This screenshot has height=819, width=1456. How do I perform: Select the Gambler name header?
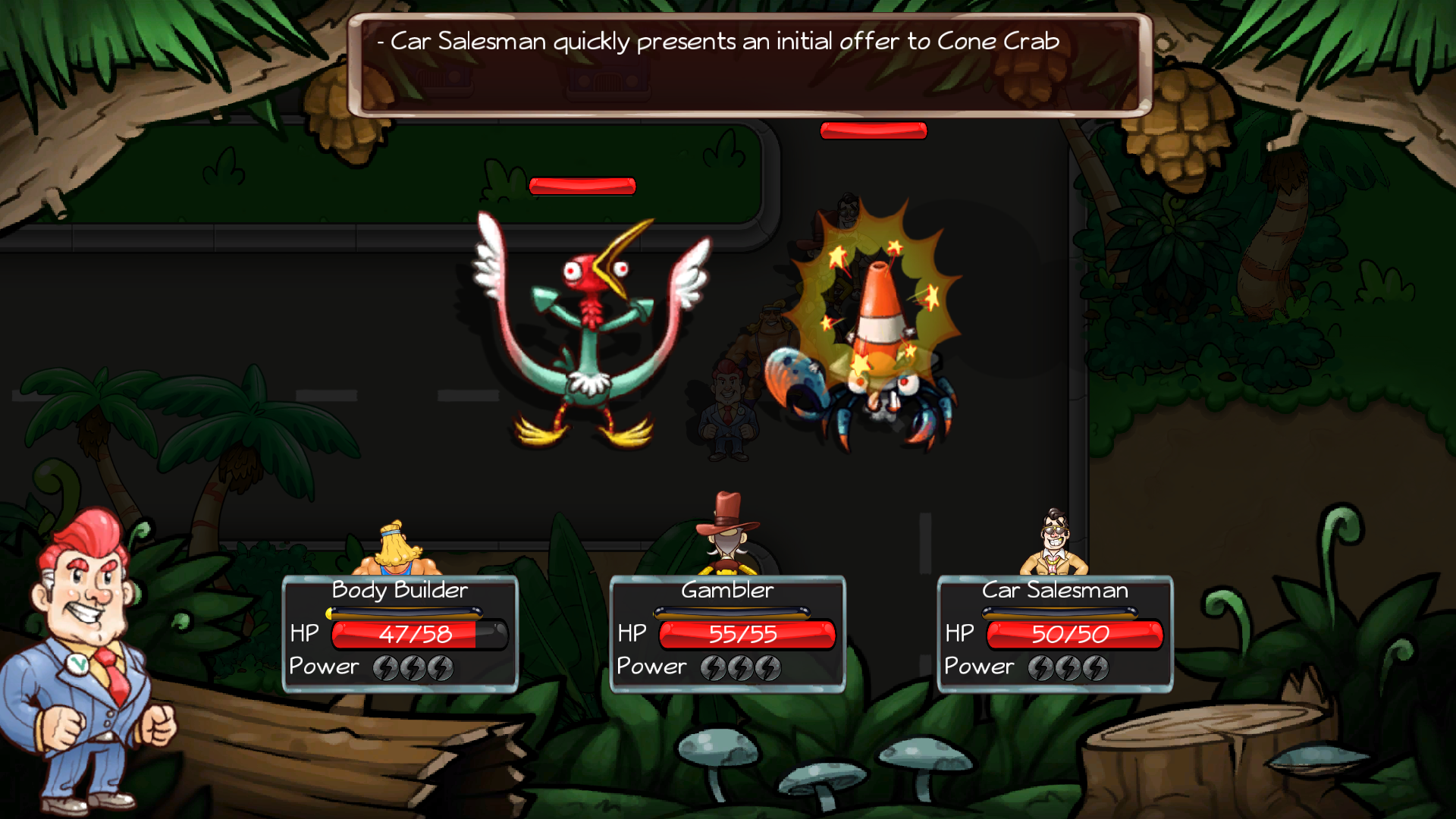coord(727,590)
